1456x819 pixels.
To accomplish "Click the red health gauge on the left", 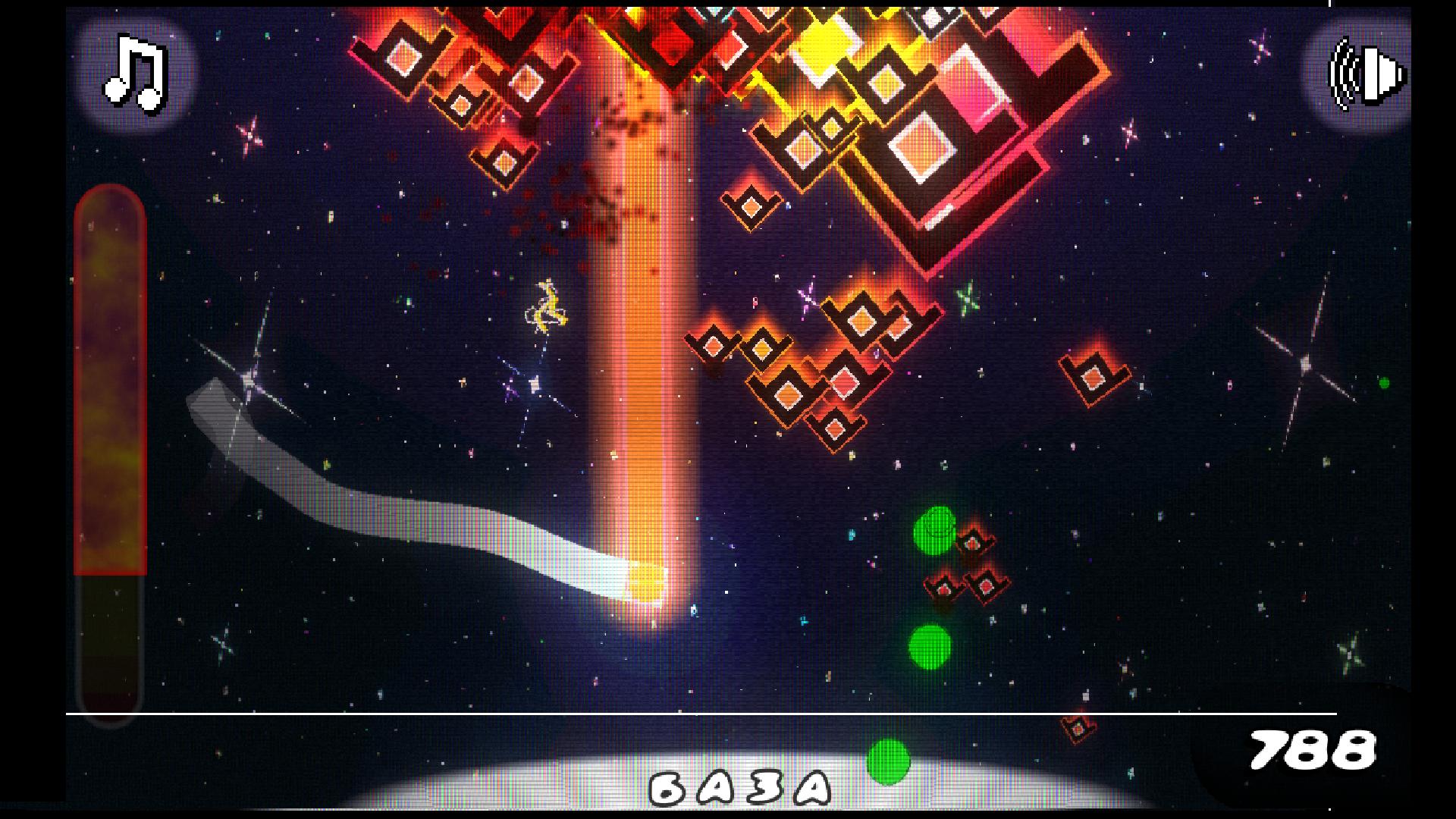I will click(x=110, y=379).
